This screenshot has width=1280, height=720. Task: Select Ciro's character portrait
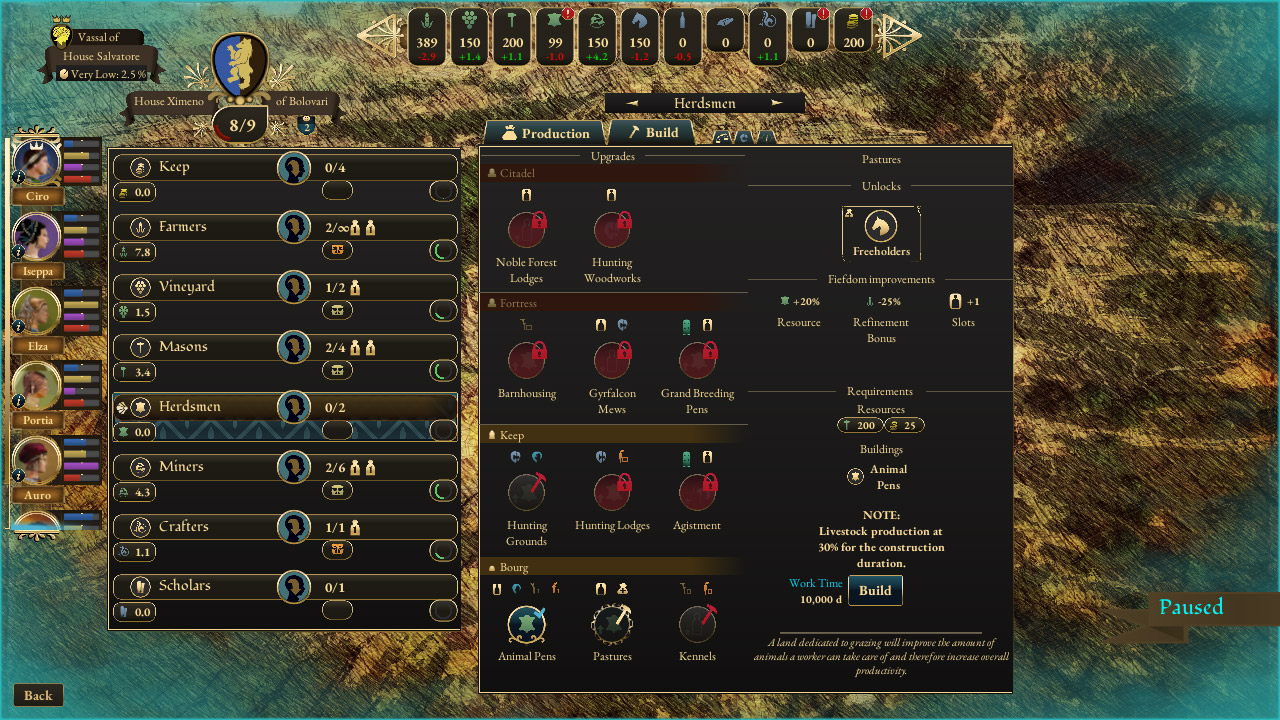point(38,162)
